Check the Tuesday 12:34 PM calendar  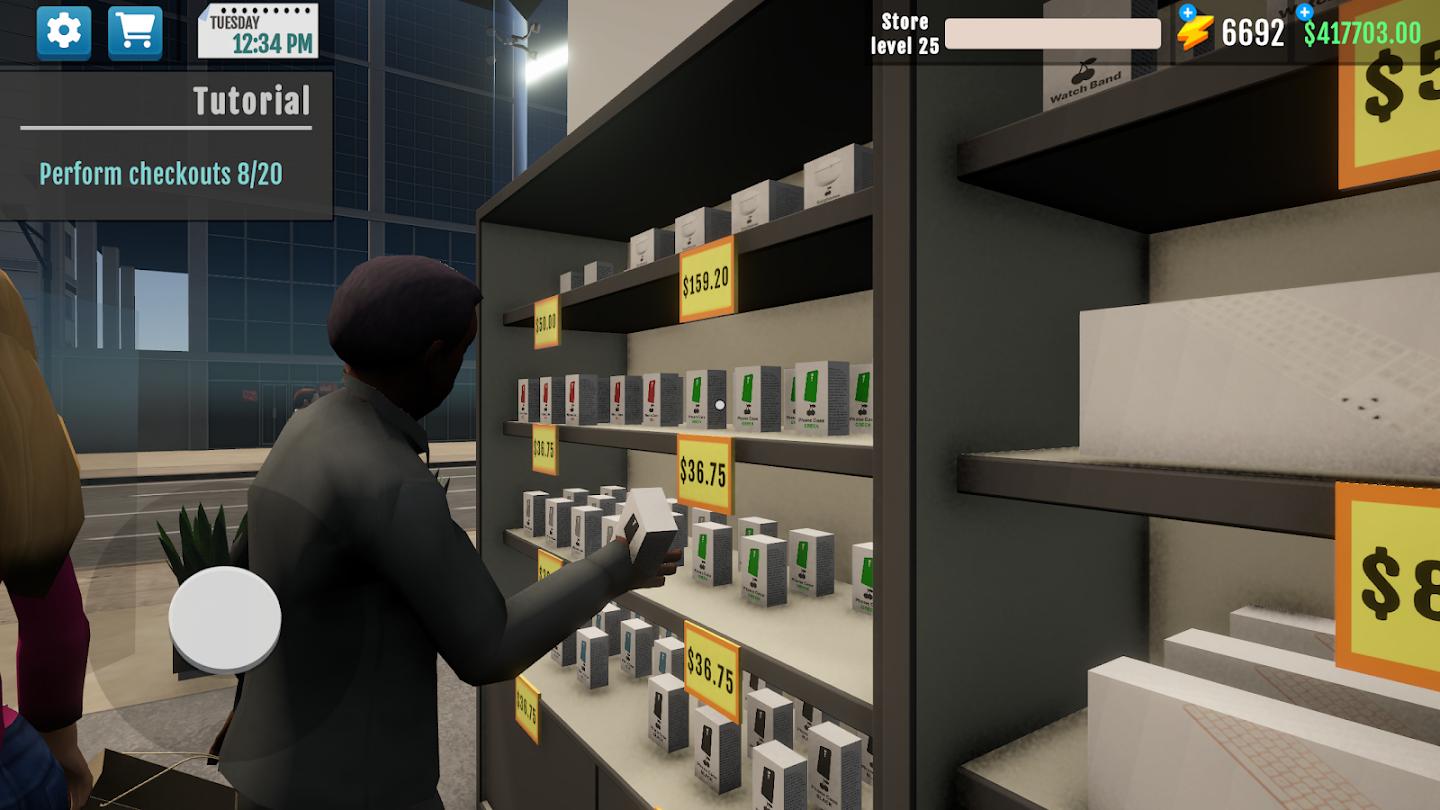tap(256, 30)
